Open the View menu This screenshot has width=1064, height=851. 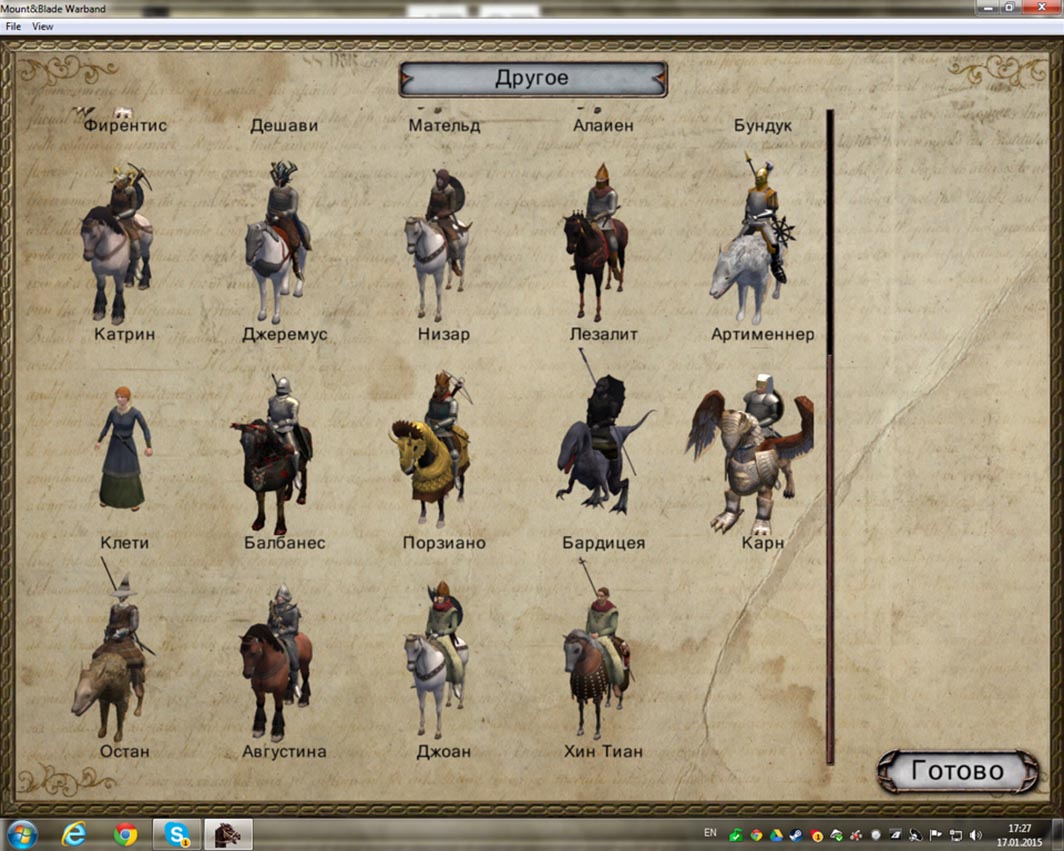coord(42,26)
